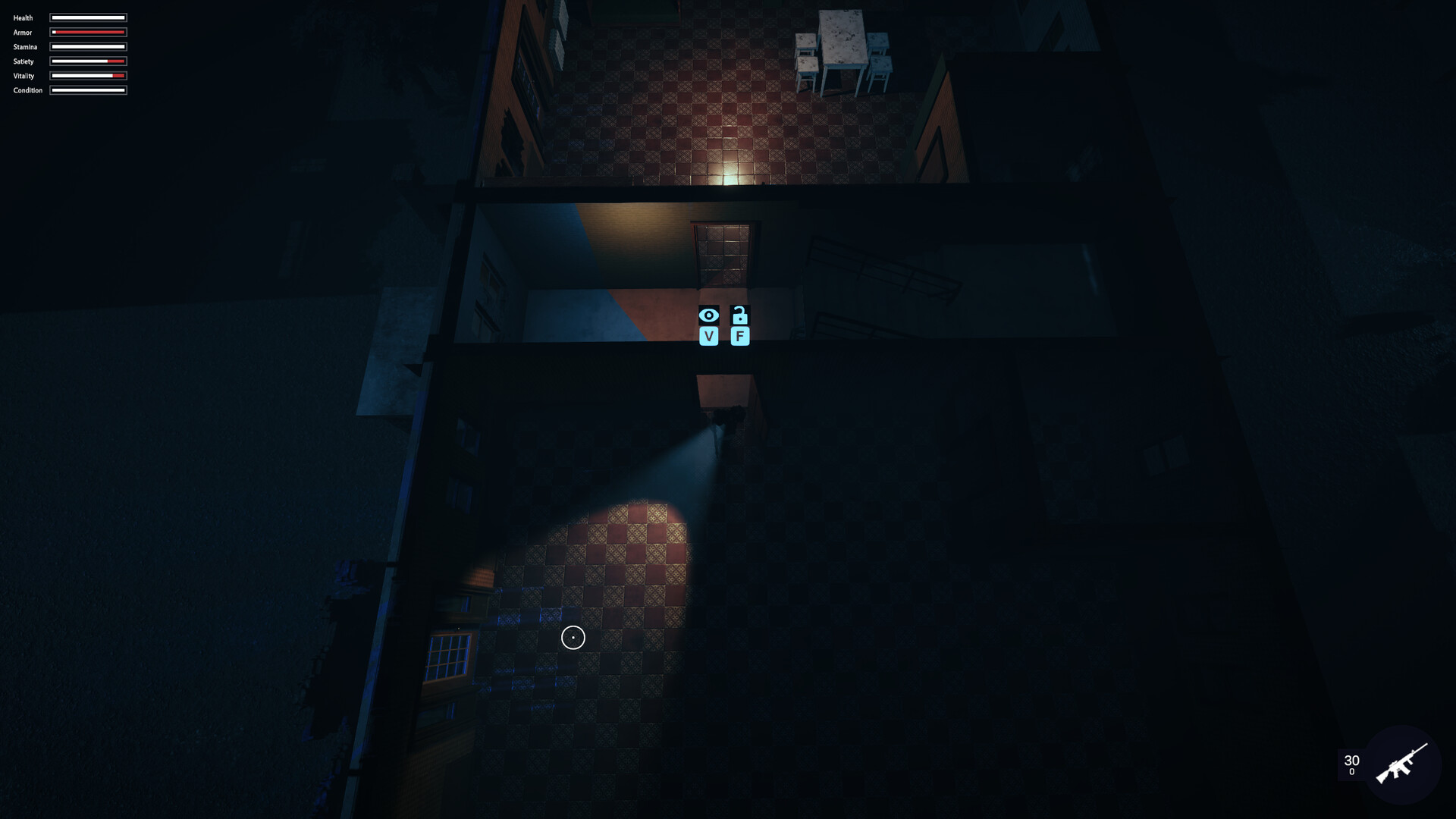Click the eye peek interaction icon
The height and width of the screenshot is (819, 1456).
click(710, 314)
